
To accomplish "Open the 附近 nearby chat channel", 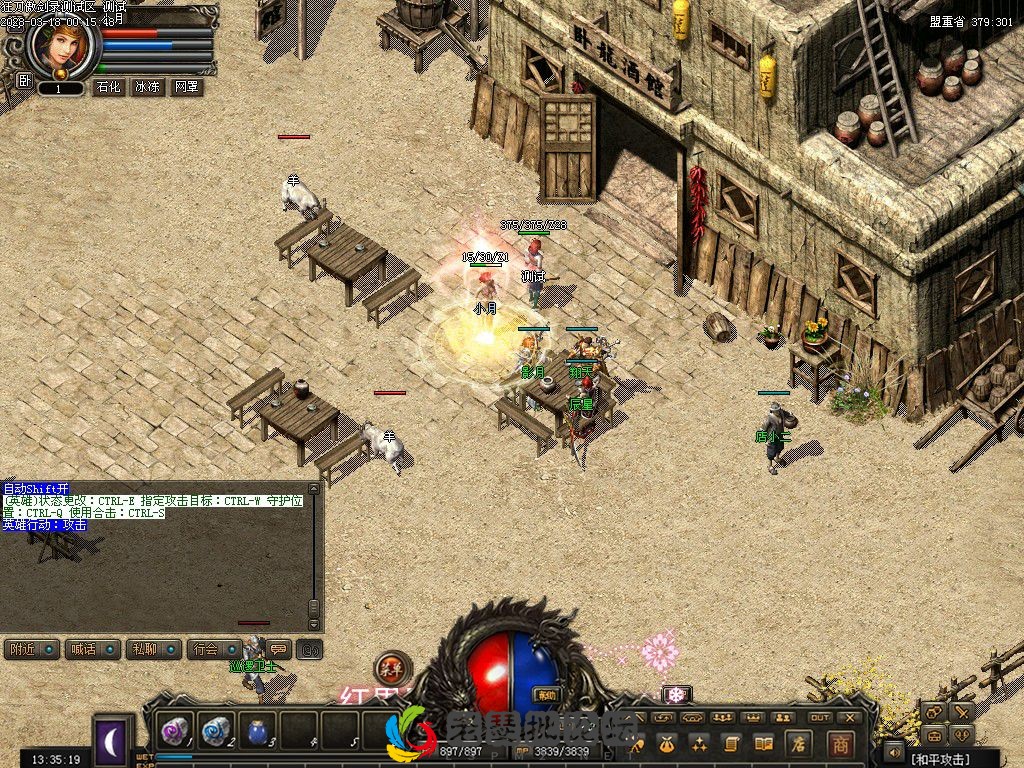I will pyautogui.click(x=30, y=649).
